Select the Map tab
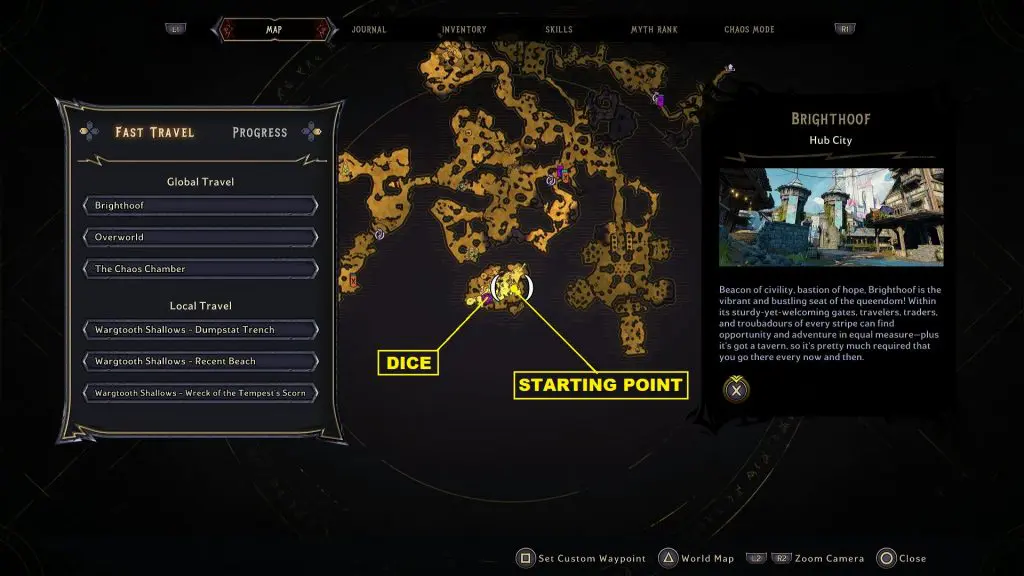This screenshot has height=576, width=1024. (x=273, y=30)
